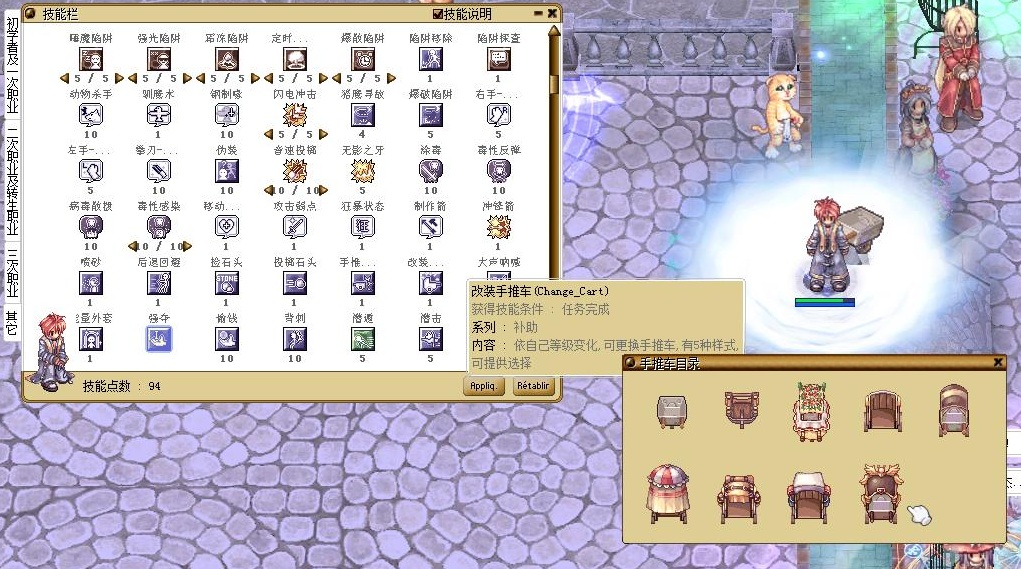The image size is (1021, 569).
Task: Minimize the skill window
Action: (538, 14)
